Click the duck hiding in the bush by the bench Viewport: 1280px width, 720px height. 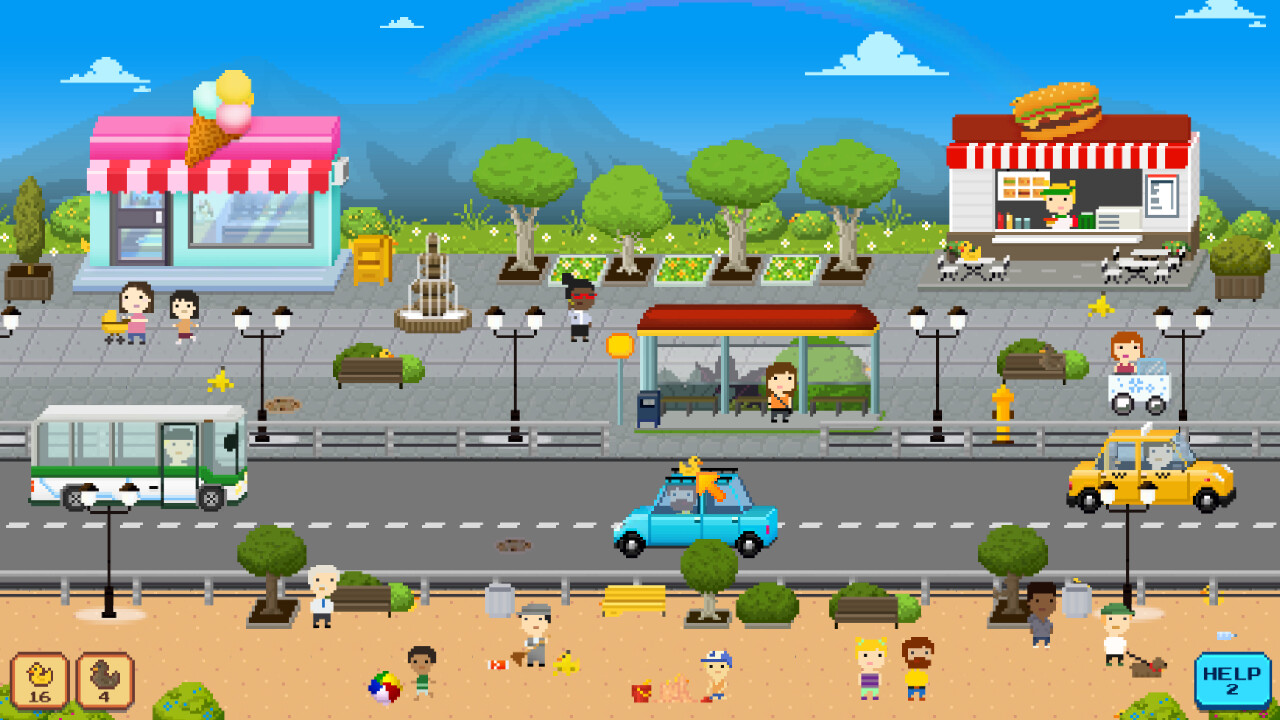[x=384, y=352]
